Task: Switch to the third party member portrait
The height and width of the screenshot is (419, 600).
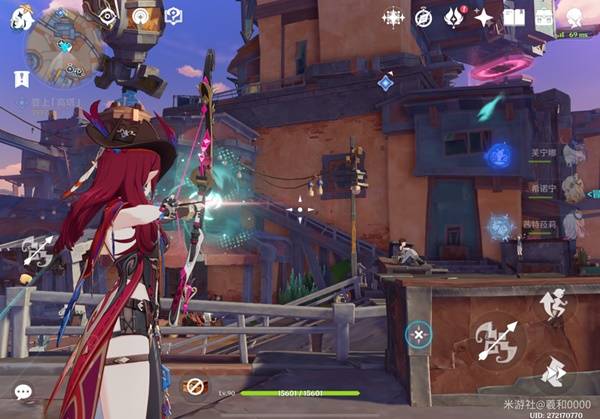Action: pyautogui.click(x=572, y=224)
